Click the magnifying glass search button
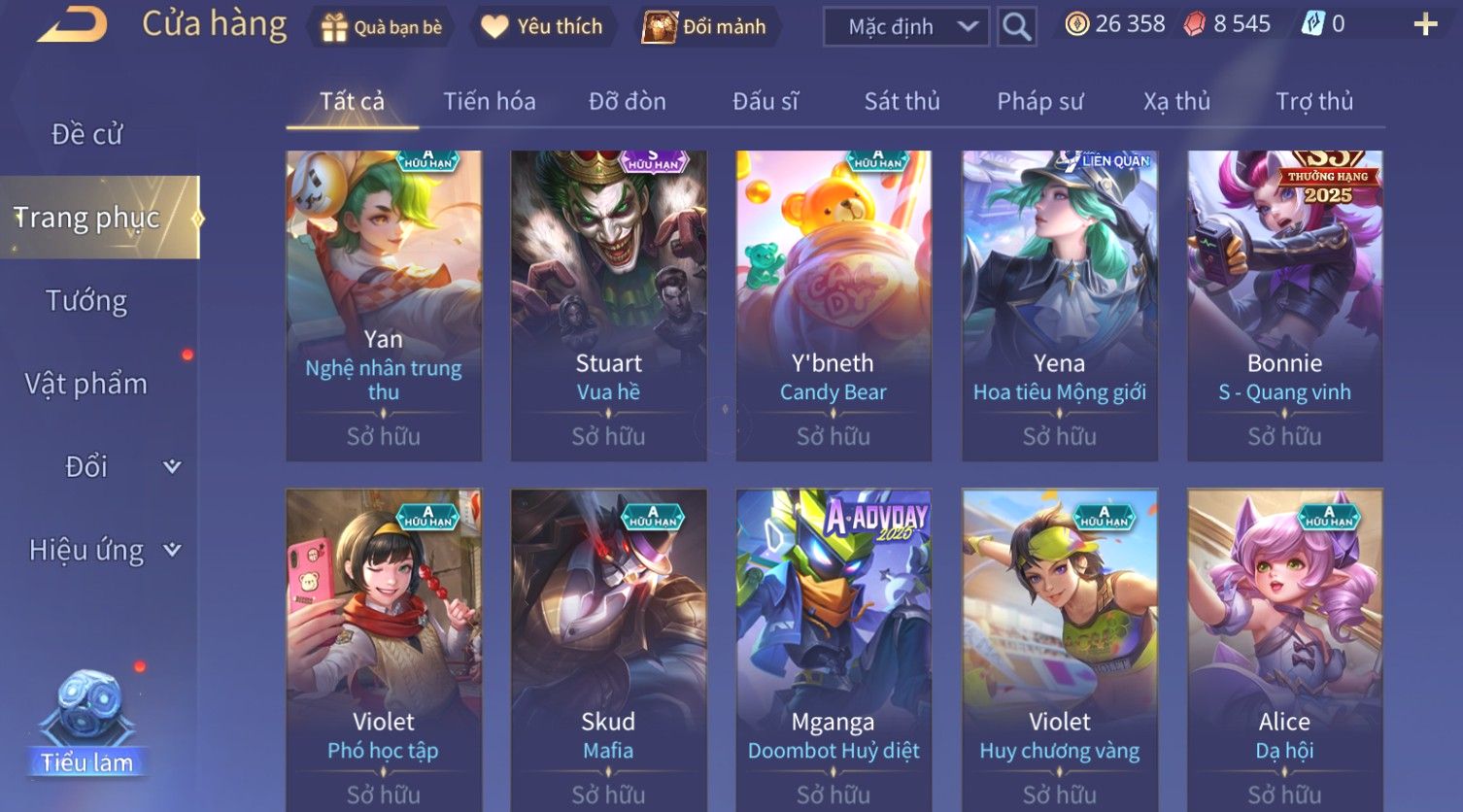1463x812 pixels. [x=1016, y=27]
